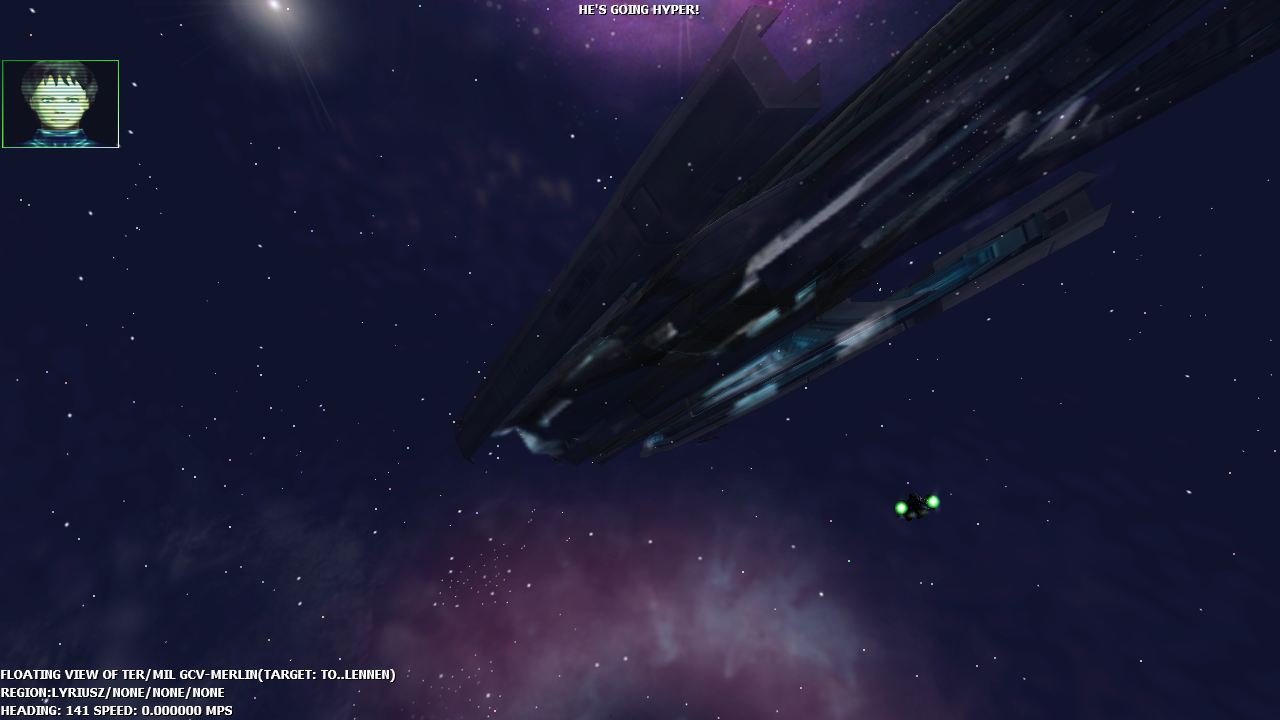Select the FLOATING VIEW status bar line
The image size is (1280, 720).
(198, 674)
